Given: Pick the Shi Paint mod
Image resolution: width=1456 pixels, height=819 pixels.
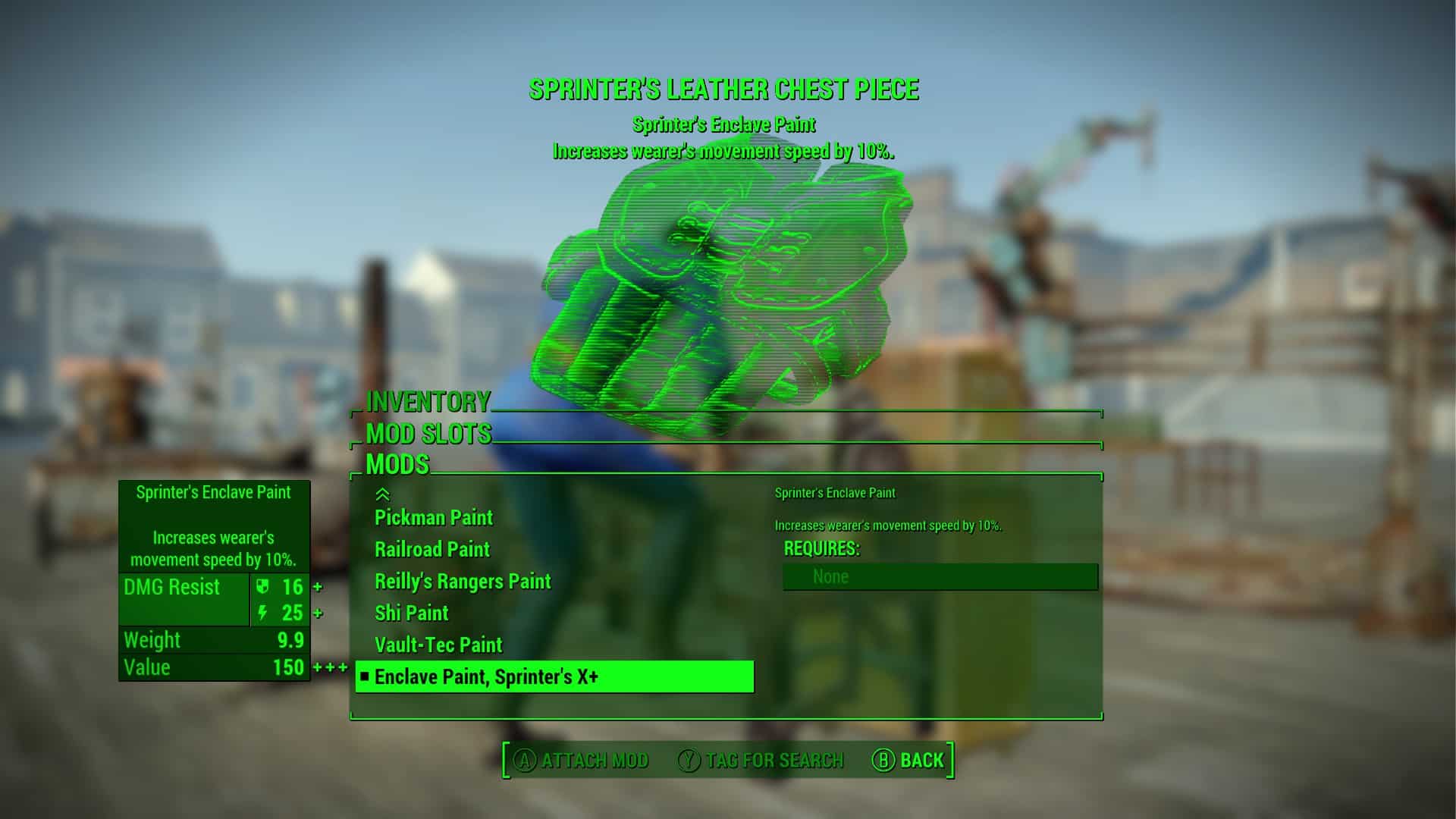Looking at the screenshot, I should (x=411, y=613).
